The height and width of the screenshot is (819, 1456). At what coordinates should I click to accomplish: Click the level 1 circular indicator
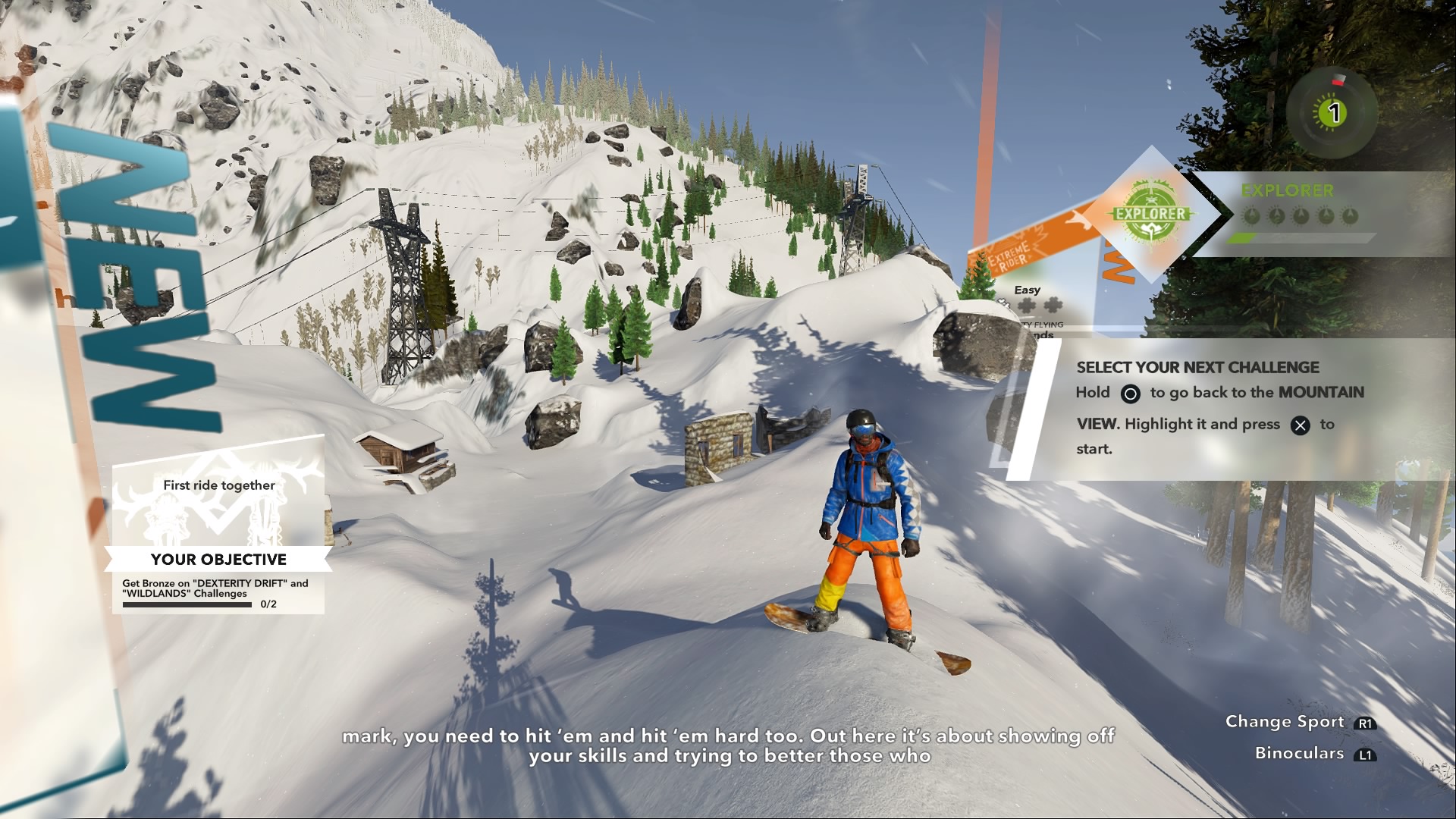tap(1333, 113)
